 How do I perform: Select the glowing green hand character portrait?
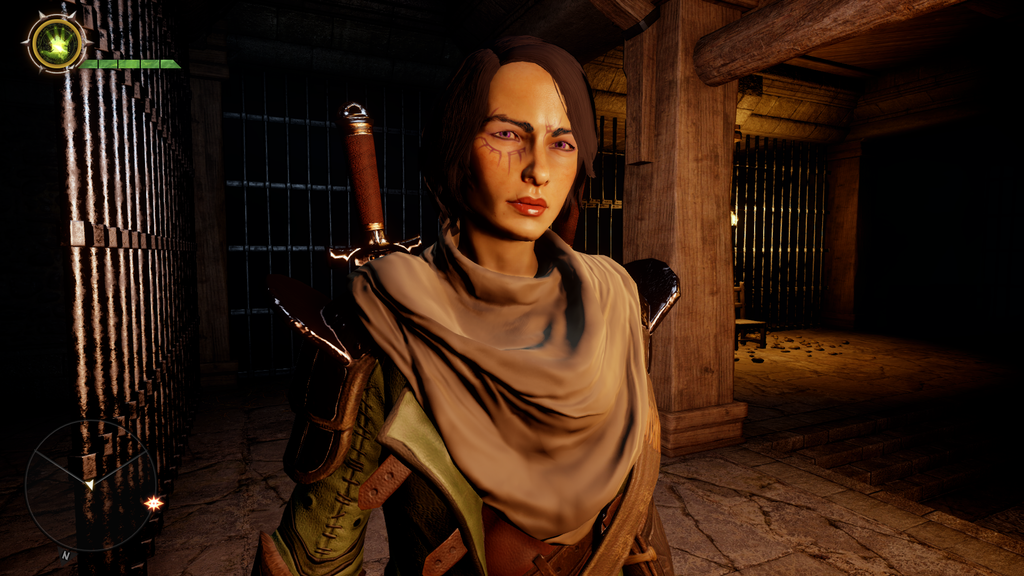pyautogui.click(x=56, y=43)
